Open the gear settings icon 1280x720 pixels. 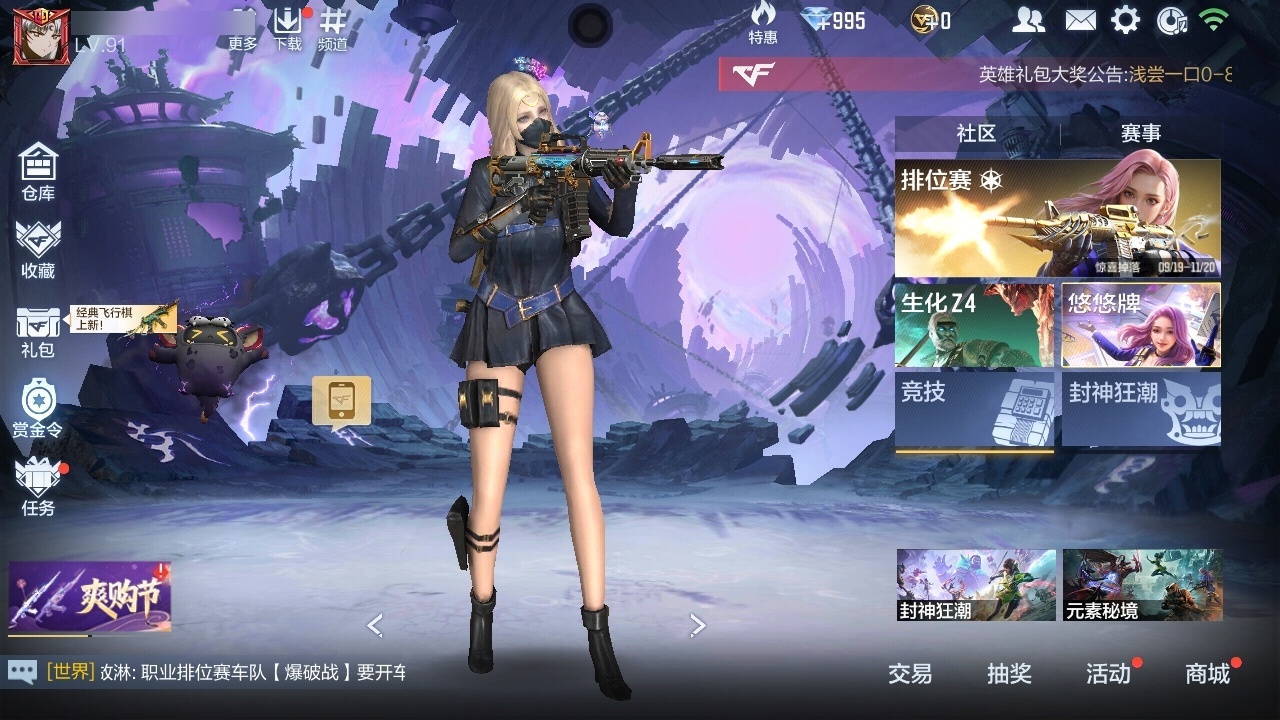[1126, 20]
